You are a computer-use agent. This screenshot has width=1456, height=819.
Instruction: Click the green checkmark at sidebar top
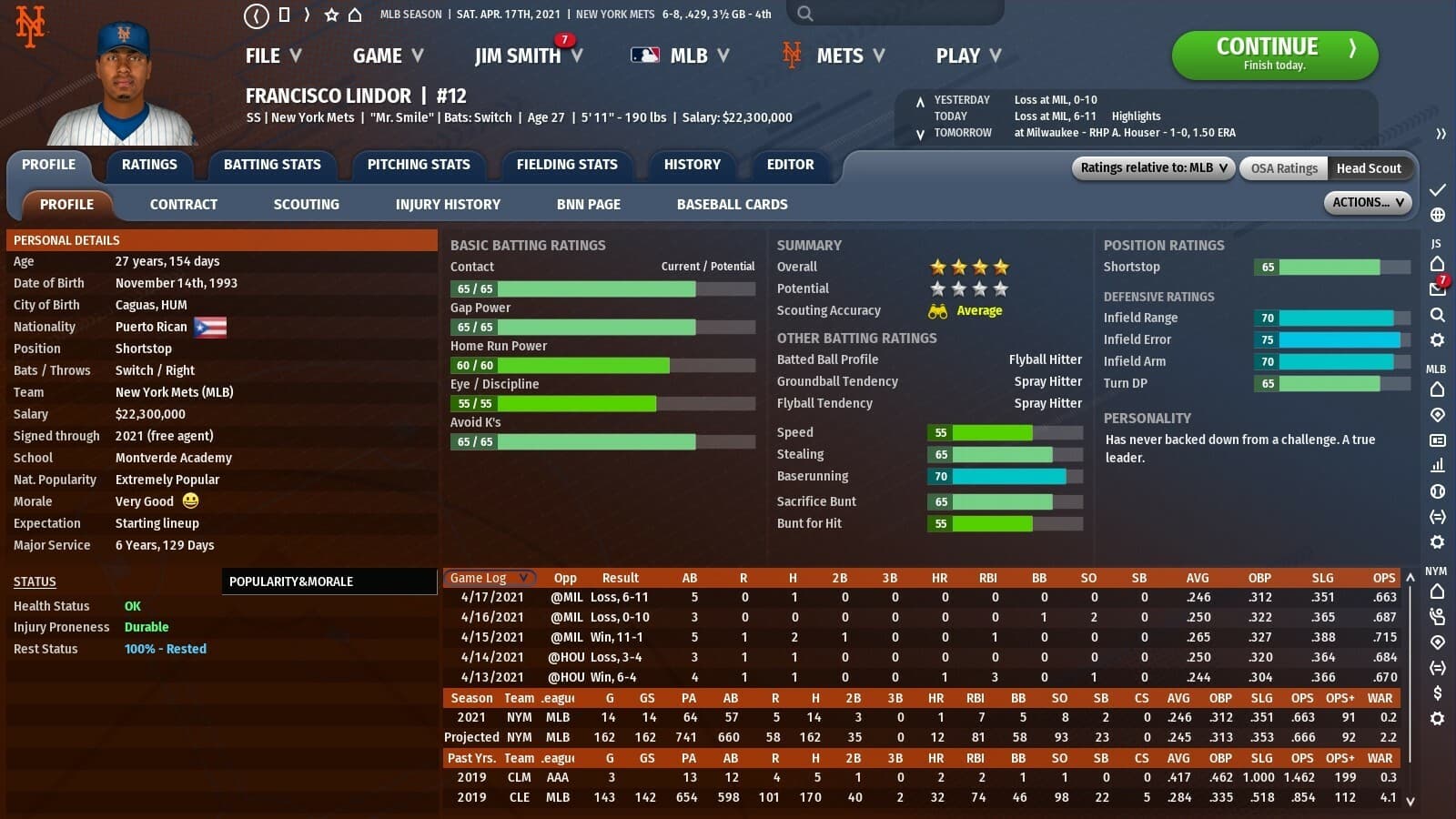(1438, 191)
